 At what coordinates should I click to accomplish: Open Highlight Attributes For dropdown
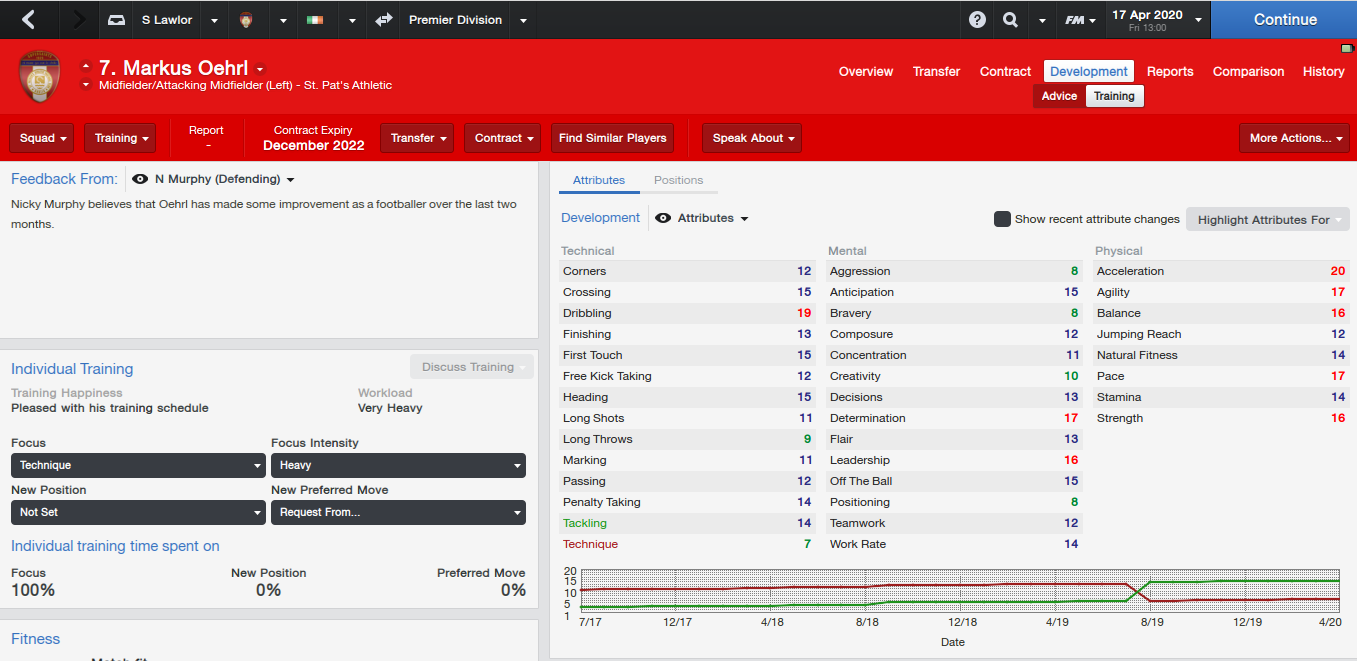[1267, 219]
